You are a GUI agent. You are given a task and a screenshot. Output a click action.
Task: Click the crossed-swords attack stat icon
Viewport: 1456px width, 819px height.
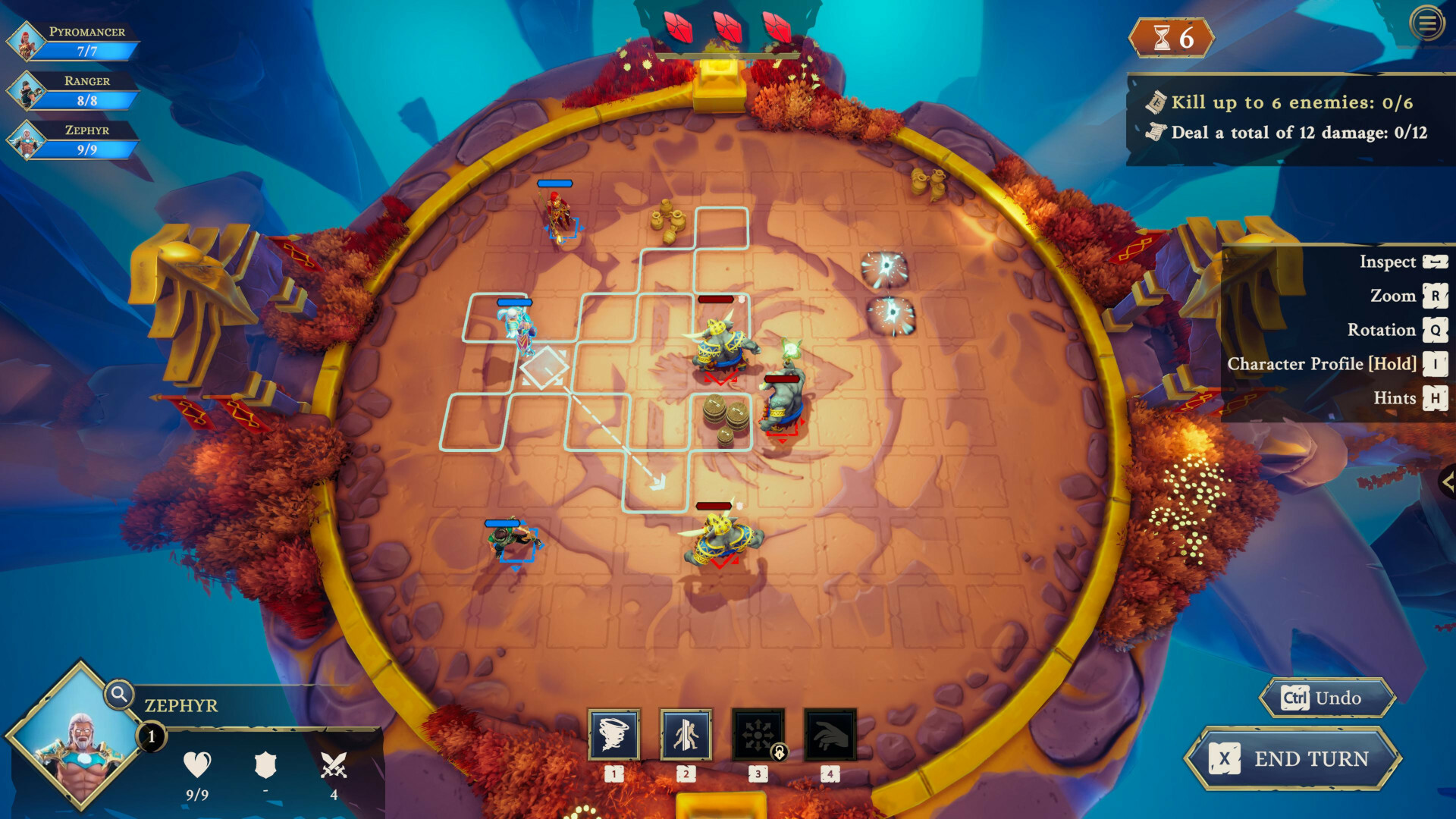[334, 766]
